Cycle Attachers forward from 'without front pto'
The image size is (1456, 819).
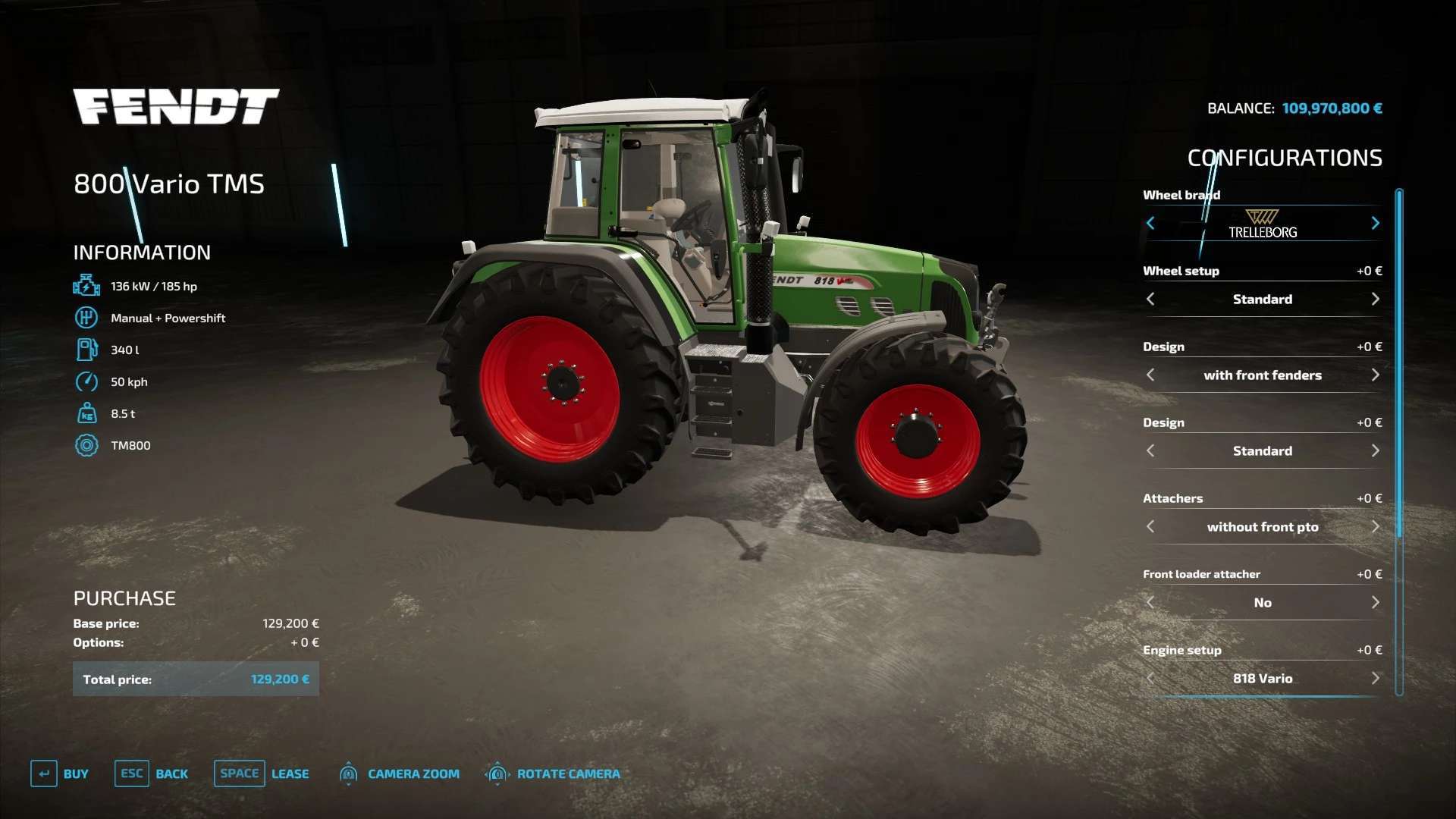(1375, 526)
